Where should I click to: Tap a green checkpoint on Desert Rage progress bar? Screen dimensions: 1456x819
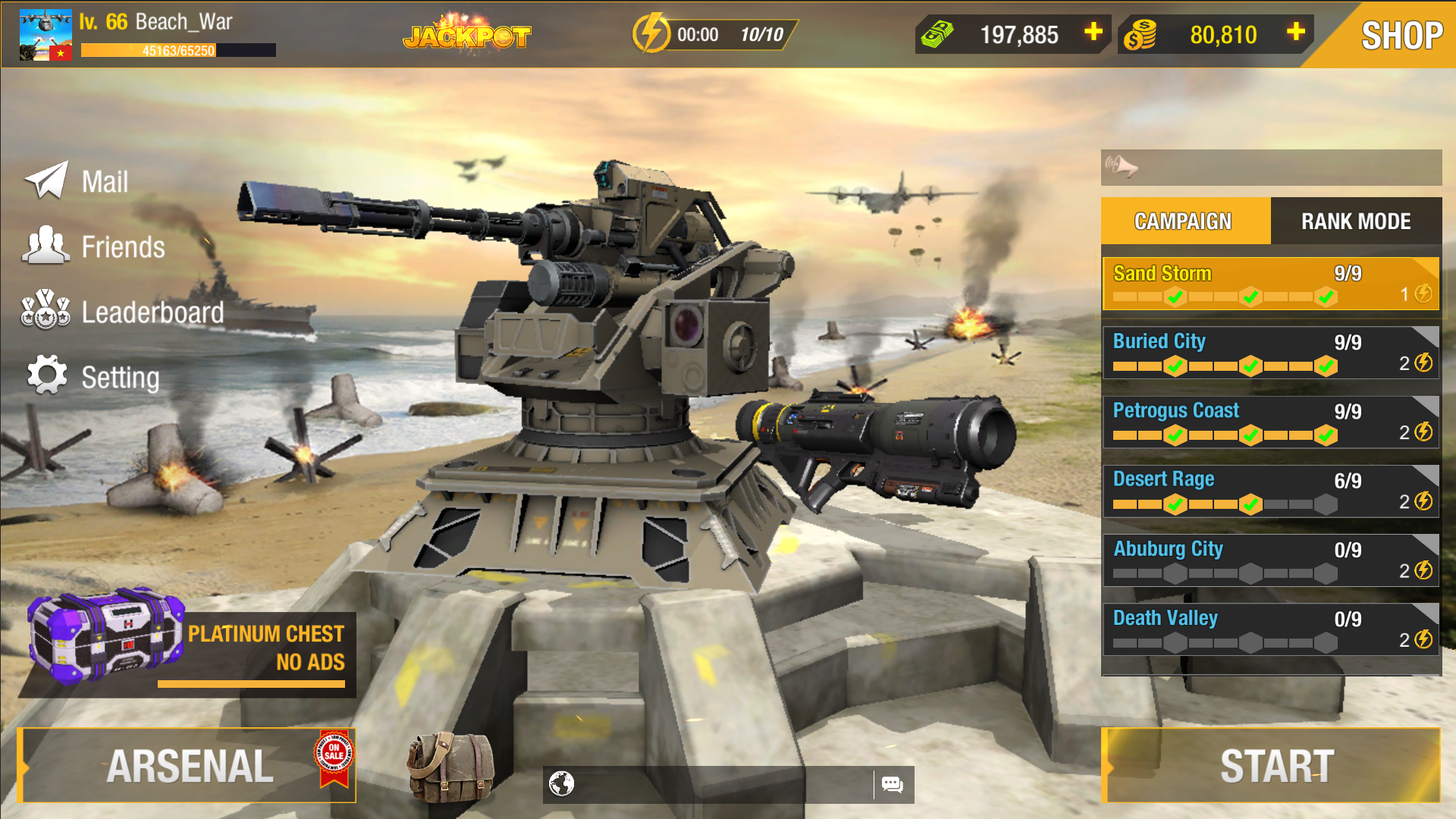1176,504
